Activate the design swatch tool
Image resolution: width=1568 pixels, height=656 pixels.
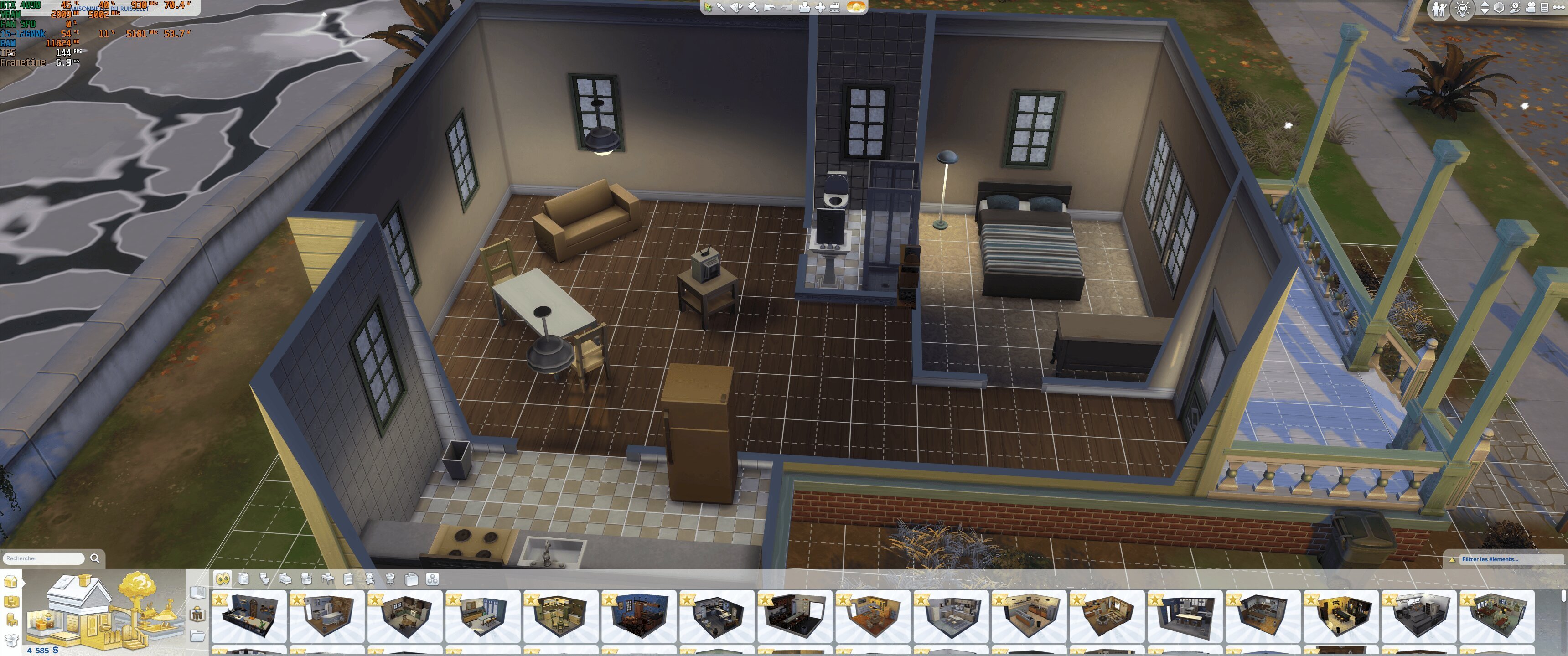[737, 7]
